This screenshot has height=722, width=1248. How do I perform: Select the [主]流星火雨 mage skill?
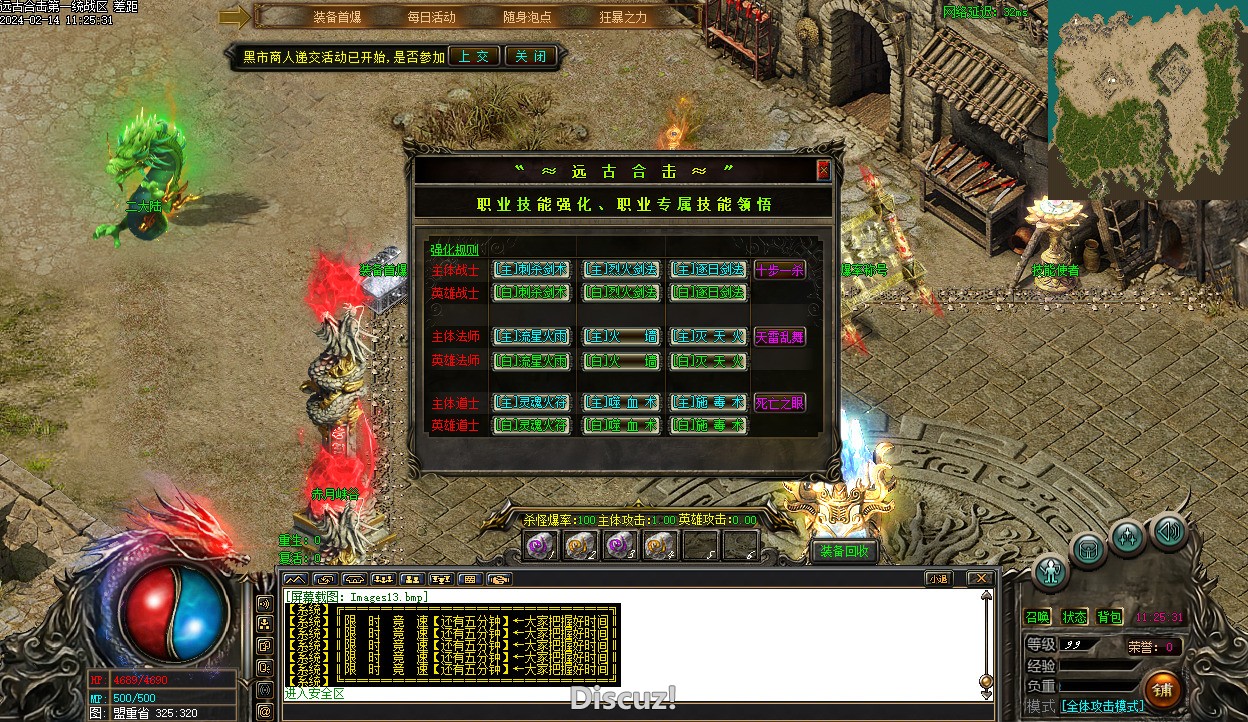532,337
